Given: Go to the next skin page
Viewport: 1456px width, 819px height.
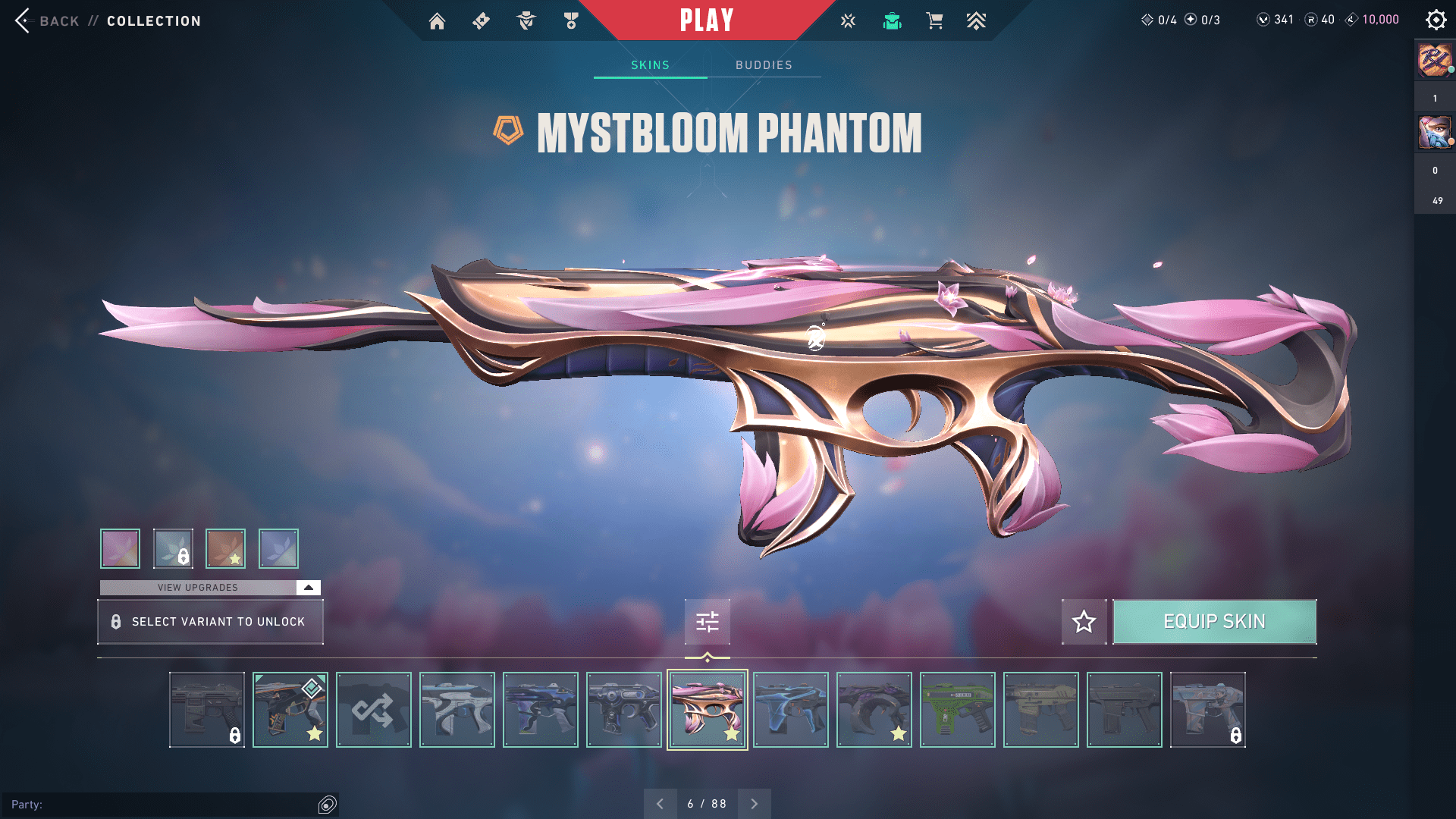Looking at the screenshot, I should (755, 804).
